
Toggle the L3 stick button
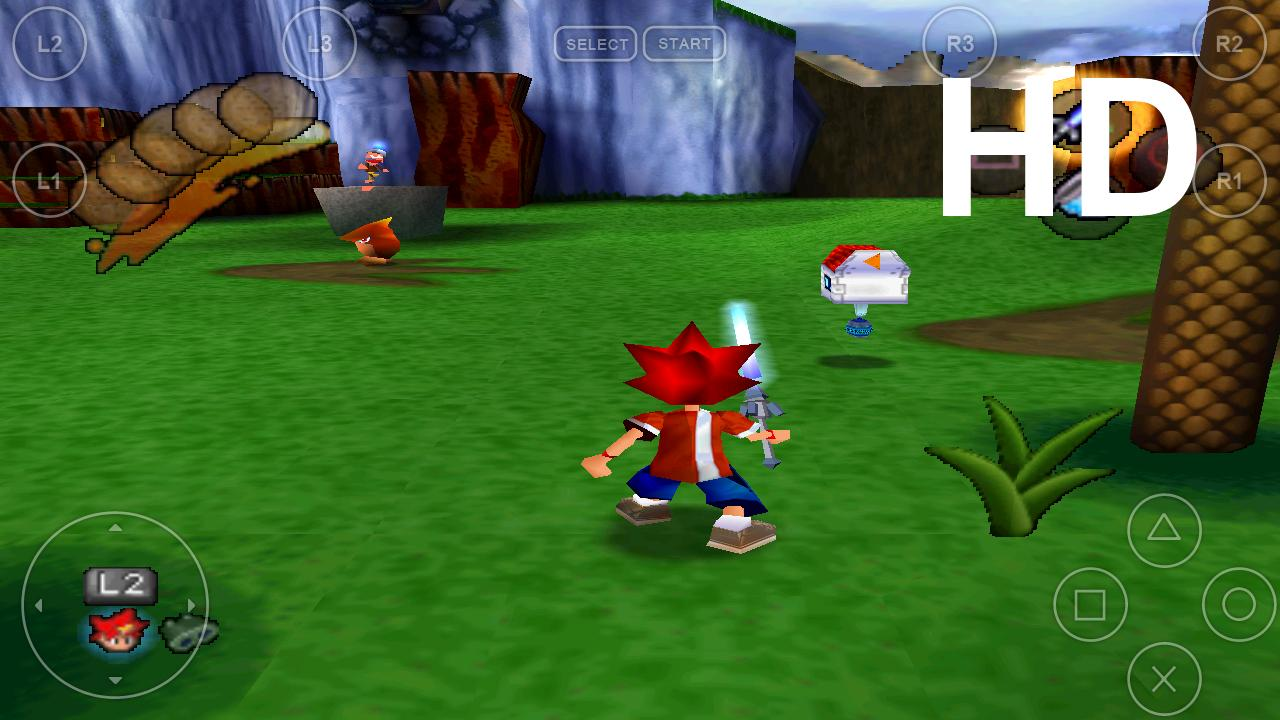pyautogui.click(x=318, y=44)
